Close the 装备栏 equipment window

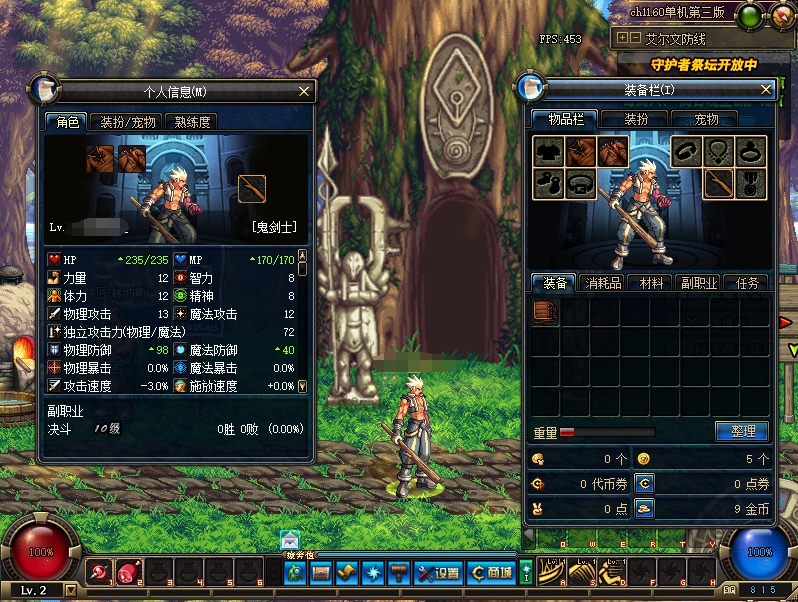click(x=766, y=90)
